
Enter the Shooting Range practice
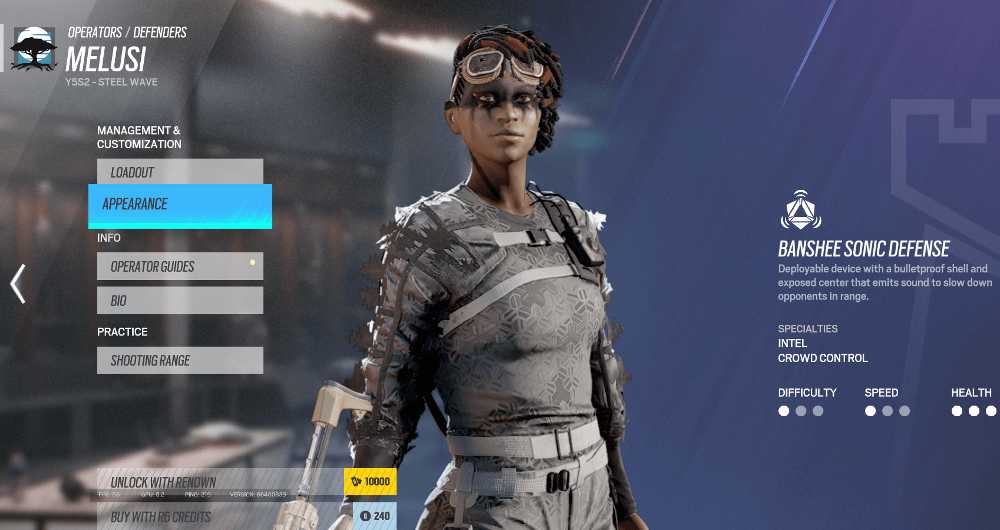point(180,361)
